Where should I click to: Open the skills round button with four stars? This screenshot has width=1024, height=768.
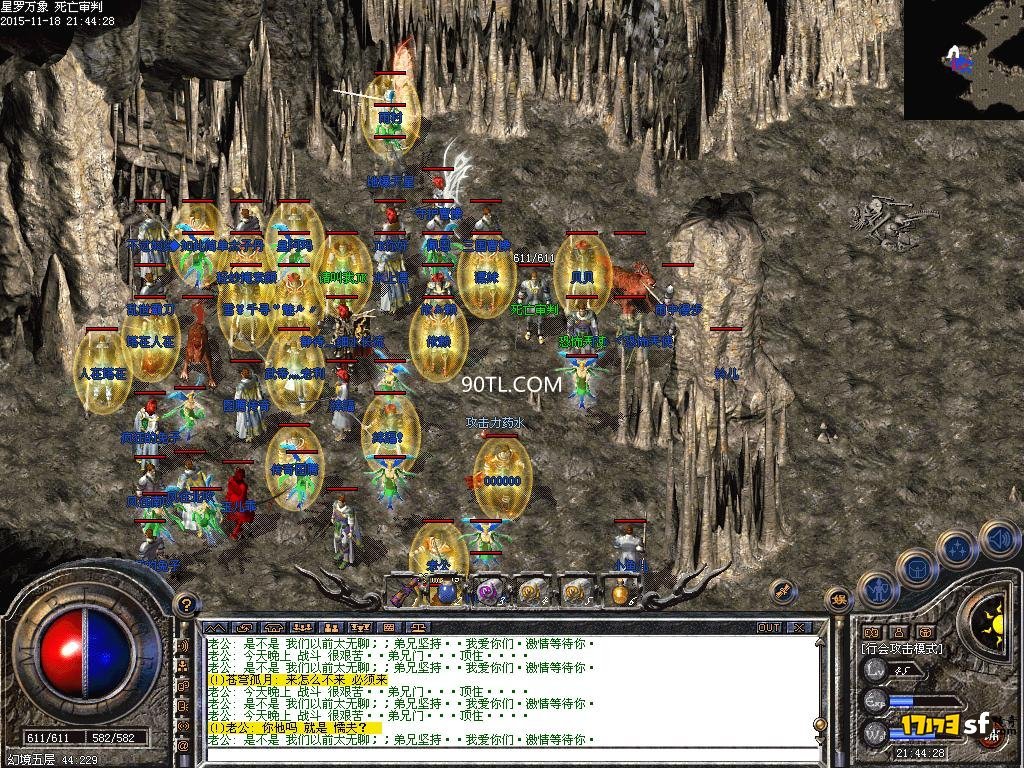pos(956,549)
